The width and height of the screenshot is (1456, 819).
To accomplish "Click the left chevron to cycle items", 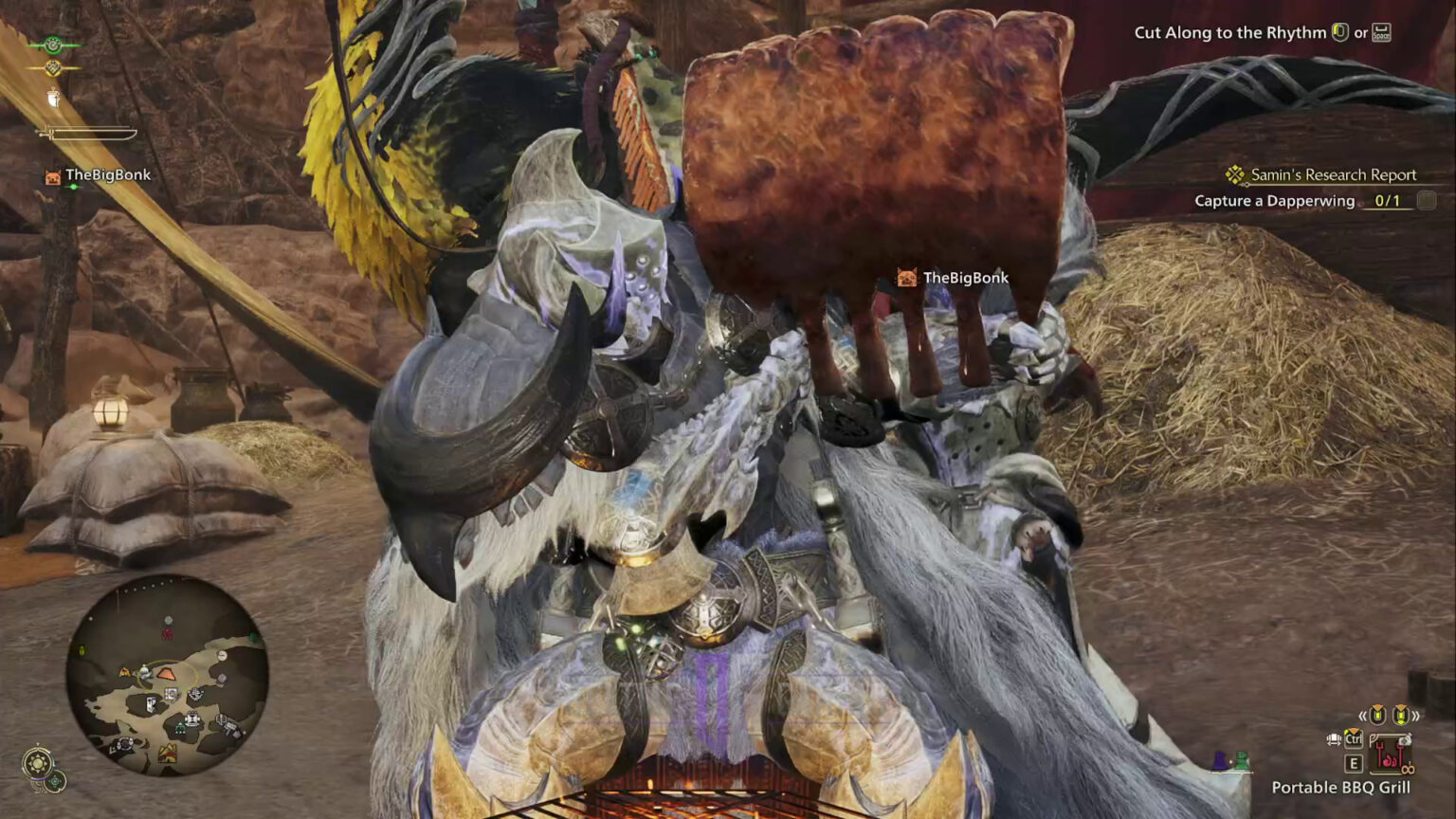I will 1363,715.
